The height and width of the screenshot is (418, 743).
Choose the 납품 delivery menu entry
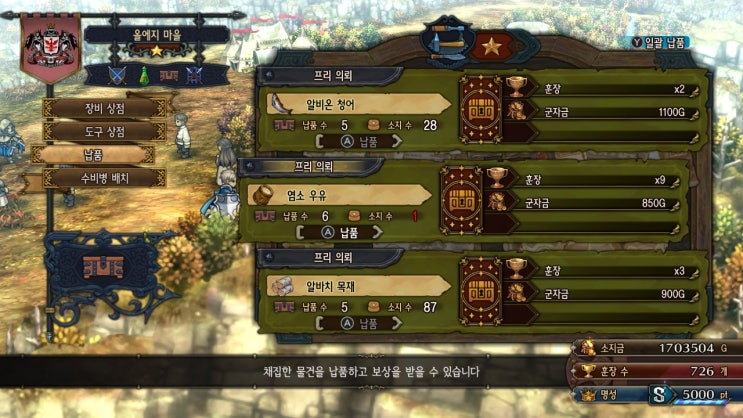[93, 155]
